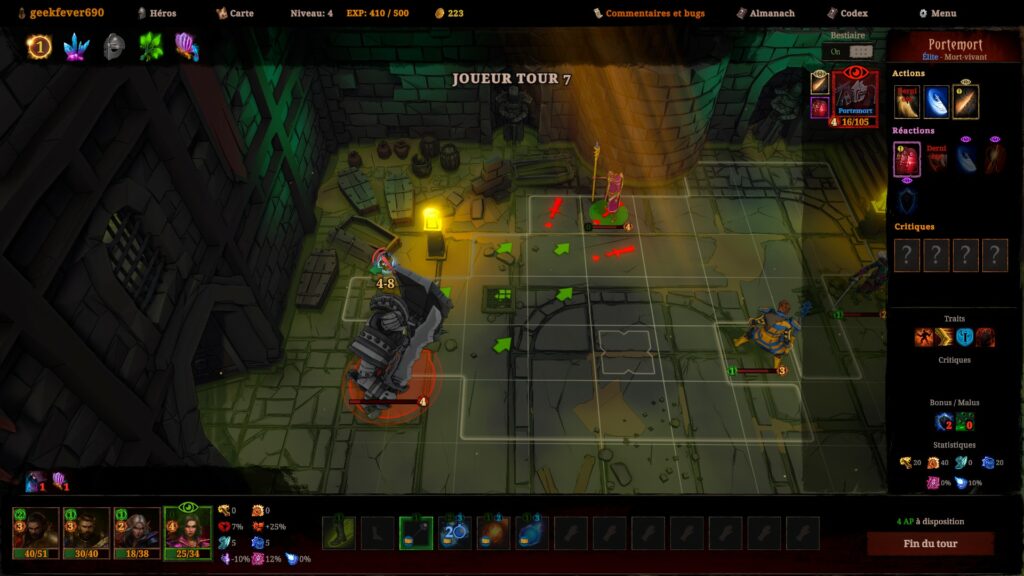
Task: Select the hero portrait with 18/38 health
Action: click(x=137, y=530)
